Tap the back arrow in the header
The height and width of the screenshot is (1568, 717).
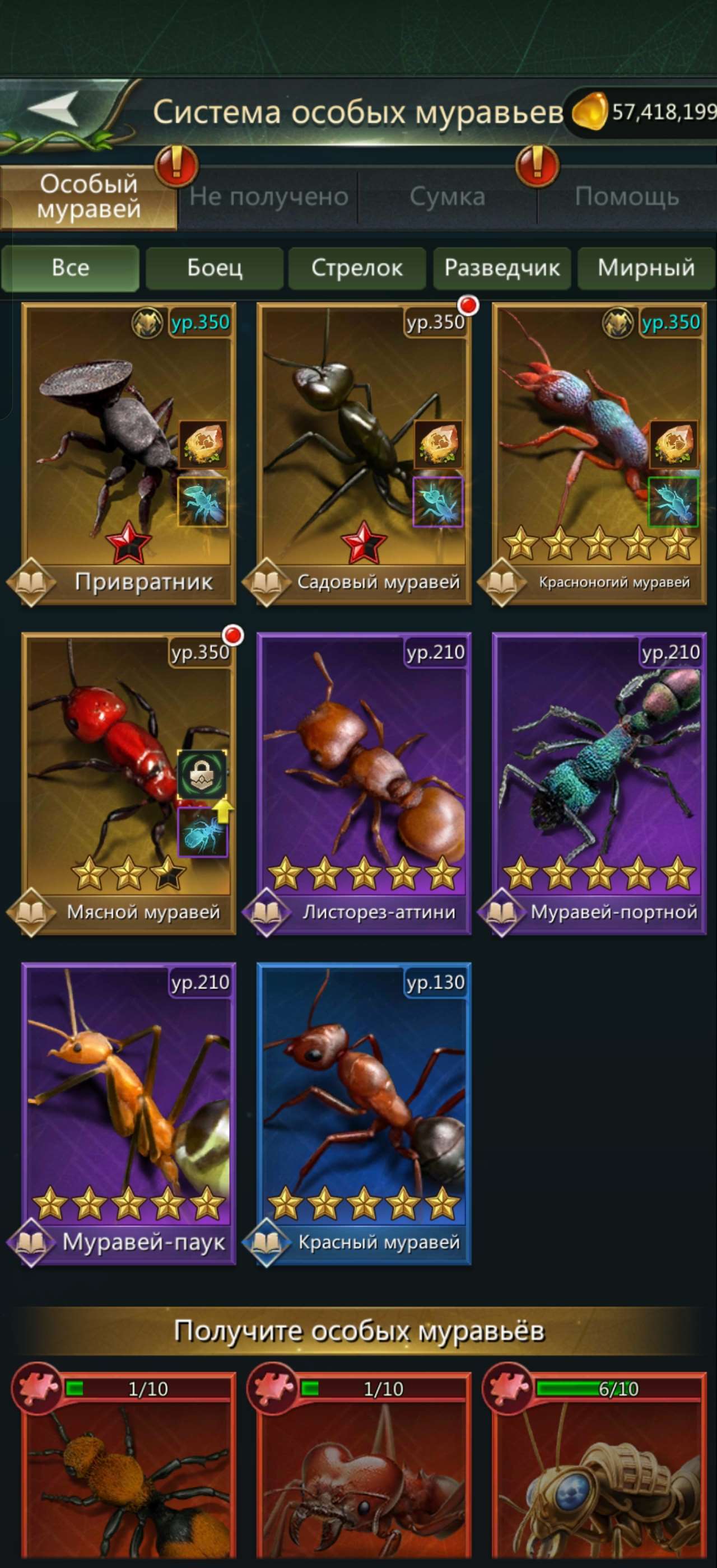[x=55, y=108]
